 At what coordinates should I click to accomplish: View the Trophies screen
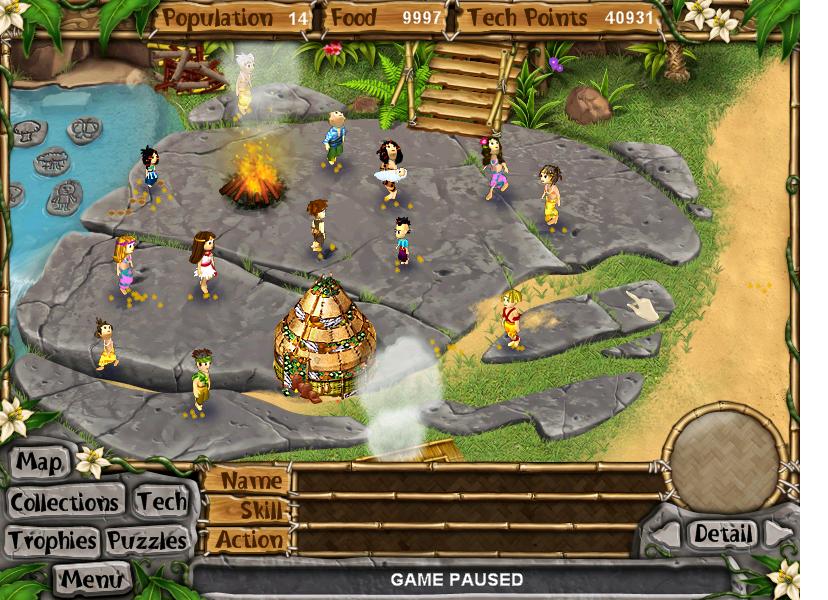(53, 541)
